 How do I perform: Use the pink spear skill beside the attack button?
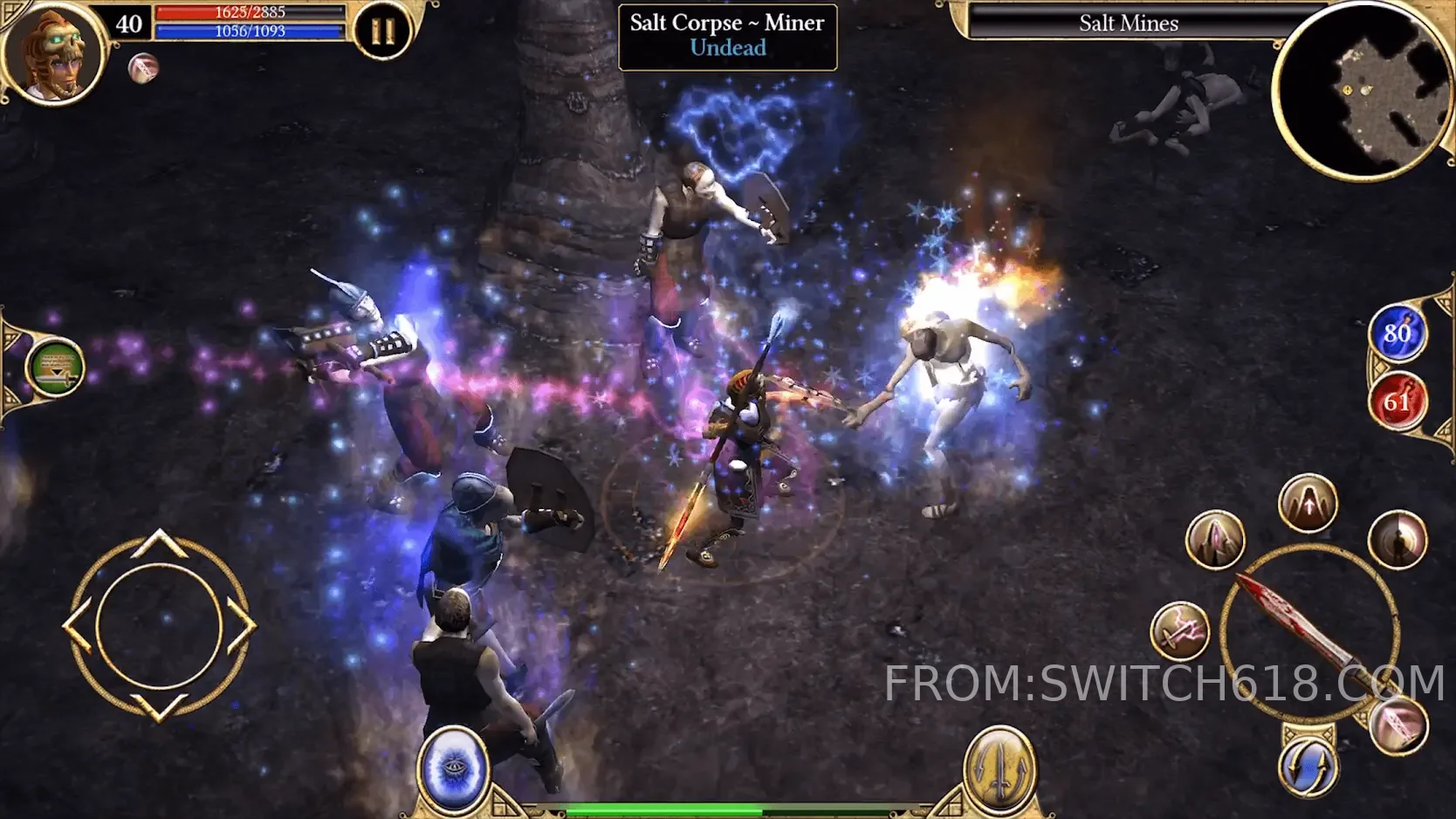pyautogui.click(x=1399, y=725)
